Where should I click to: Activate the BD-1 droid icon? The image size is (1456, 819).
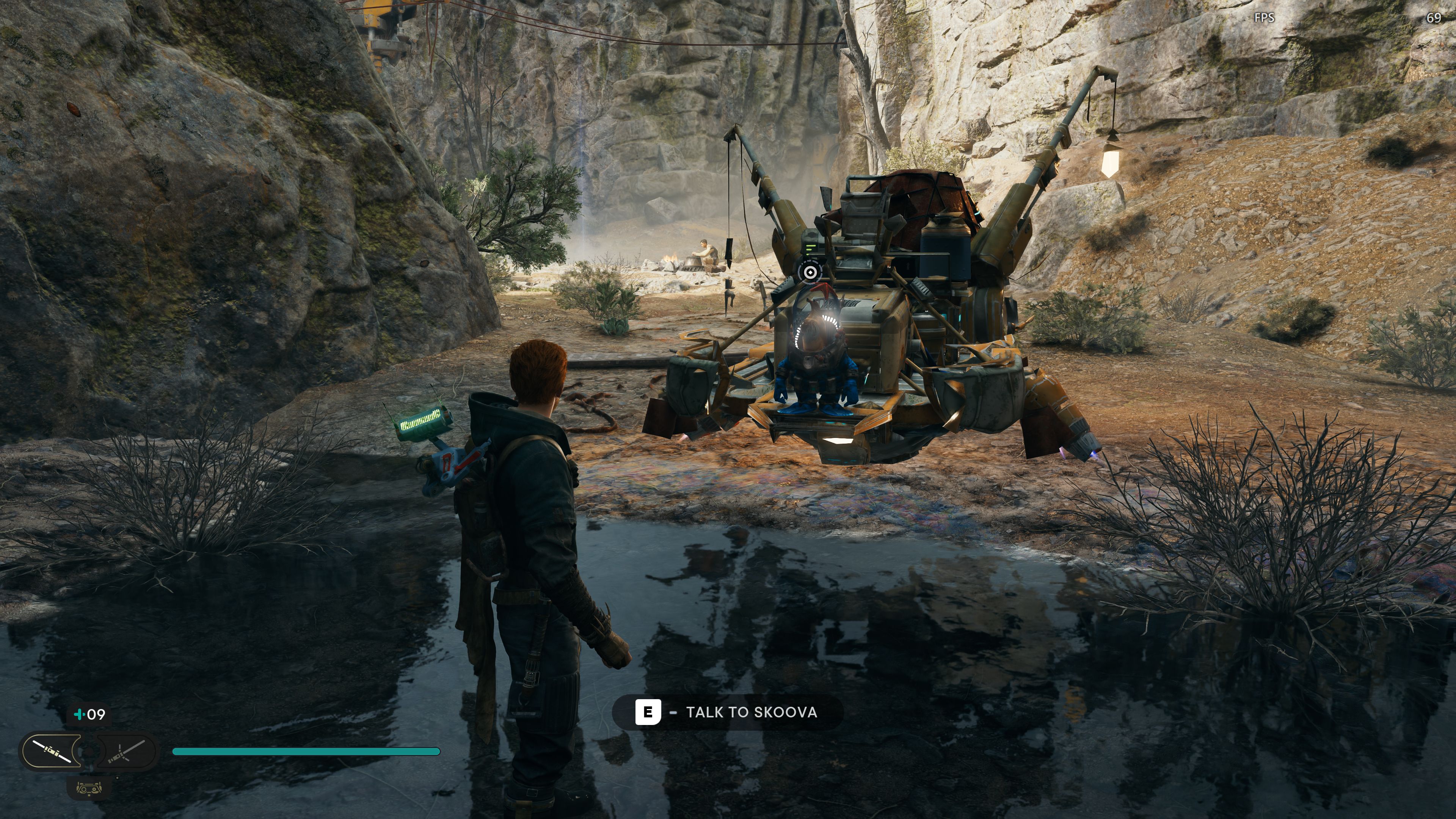89,788
